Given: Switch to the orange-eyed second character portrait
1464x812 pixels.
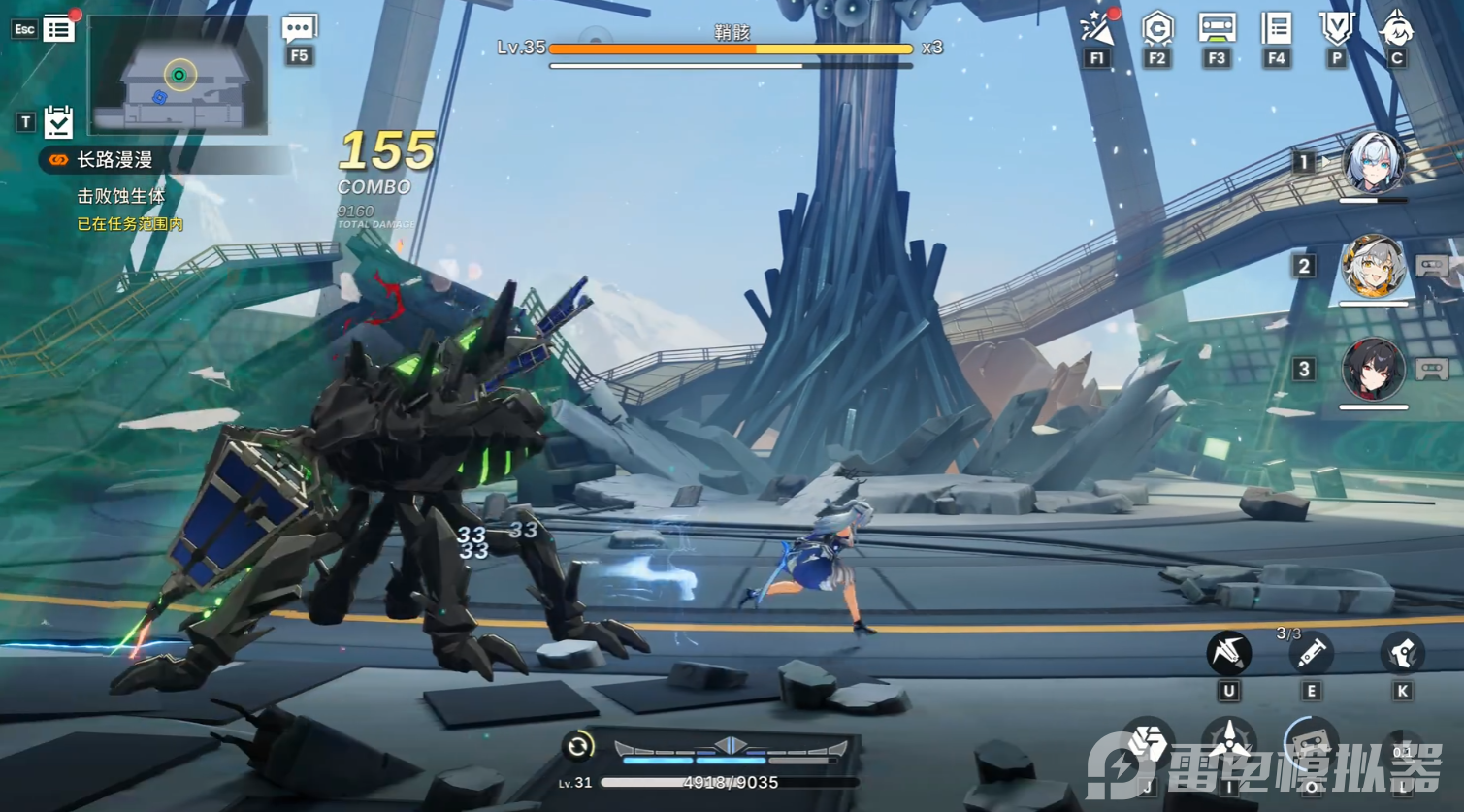Looking at the screenshot, I should point(1373,267).
